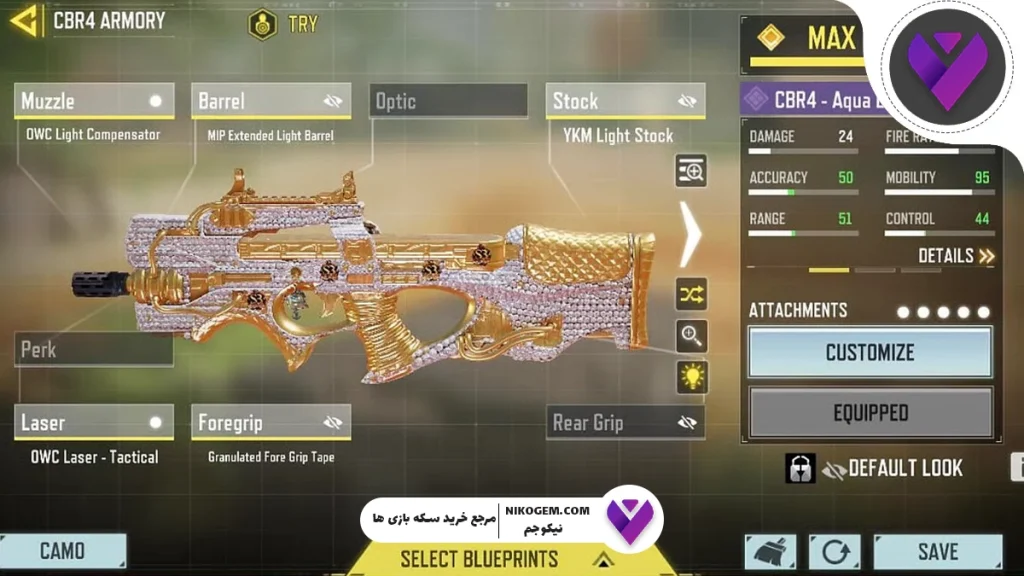Toggle the light bulb icon
Viewport: 1024px width, 576px height.
click(691, 376)
